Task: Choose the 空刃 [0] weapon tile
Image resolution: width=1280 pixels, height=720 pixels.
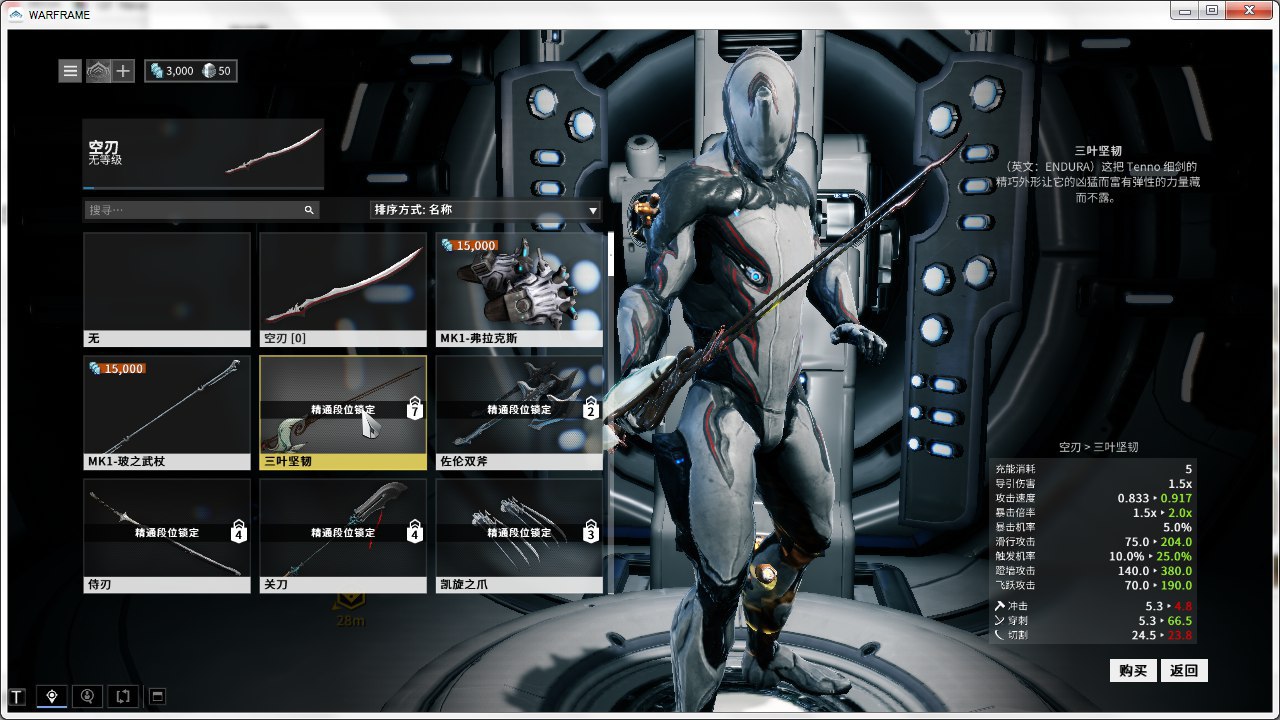Action: 343,290
